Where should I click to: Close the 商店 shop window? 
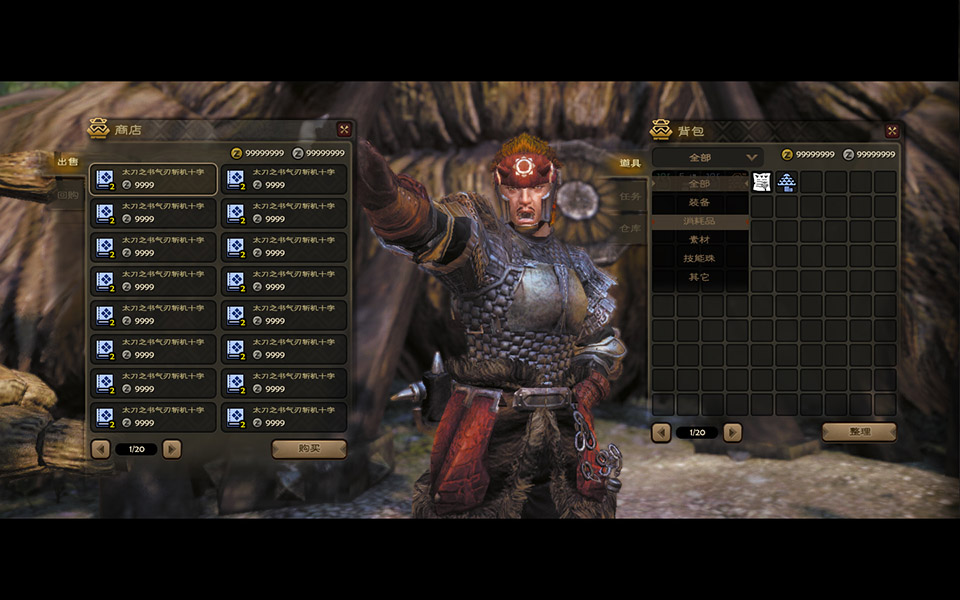point(344,129)
